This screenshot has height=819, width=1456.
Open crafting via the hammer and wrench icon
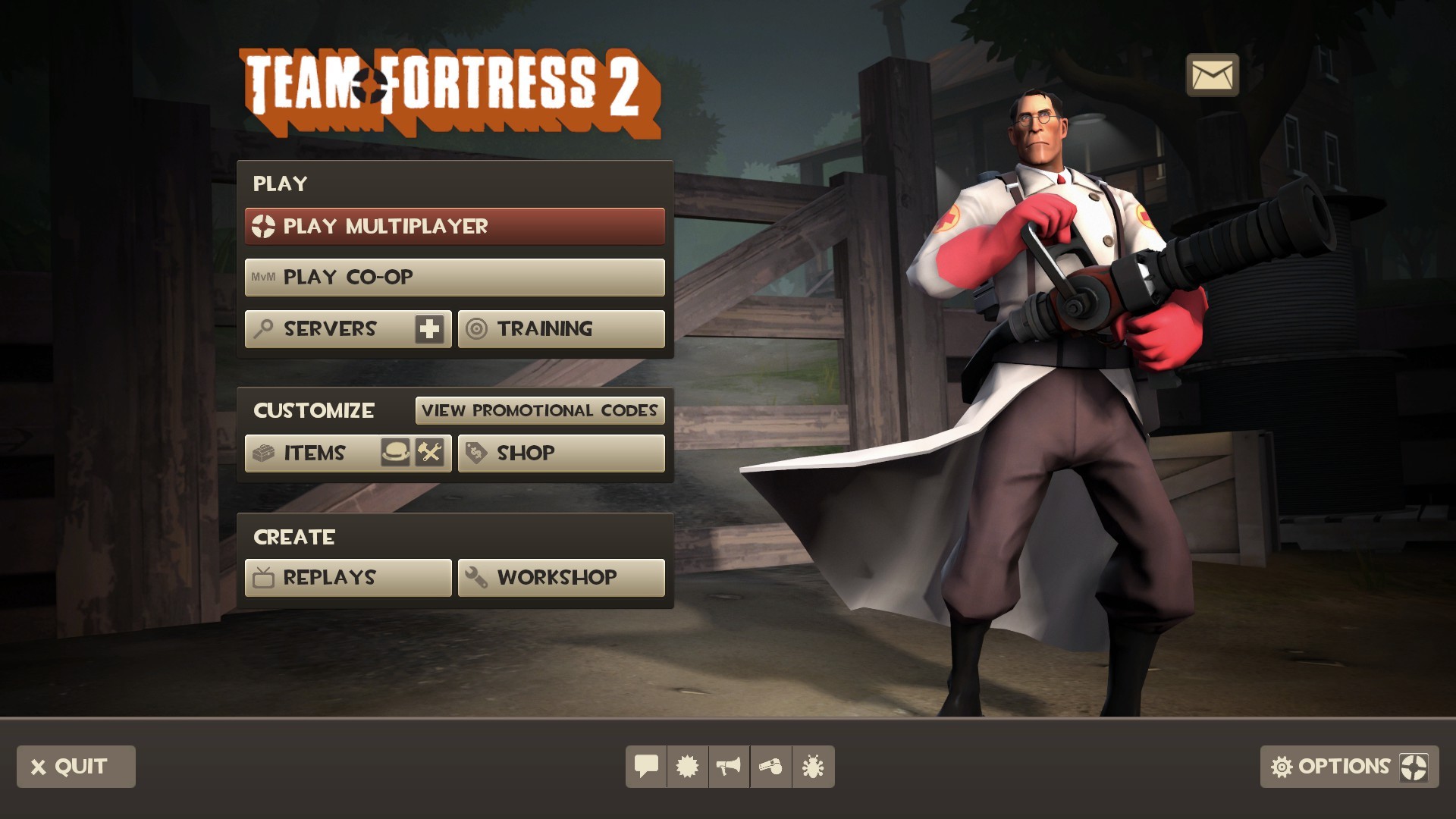pyautogui.click(x=428, y=453)
